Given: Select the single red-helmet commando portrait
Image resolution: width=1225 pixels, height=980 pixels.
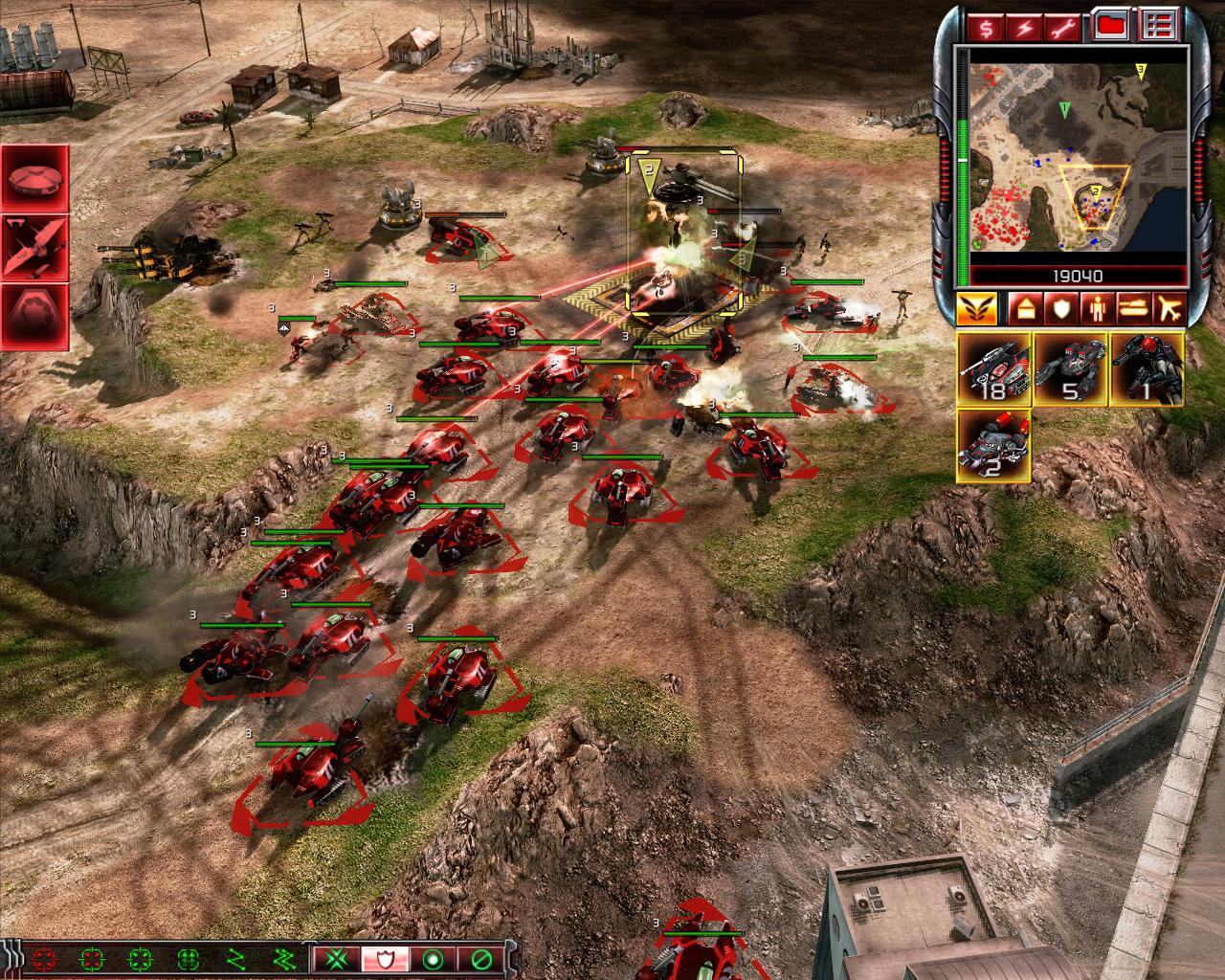Looking at the screenshot, I should (1147, 369).
